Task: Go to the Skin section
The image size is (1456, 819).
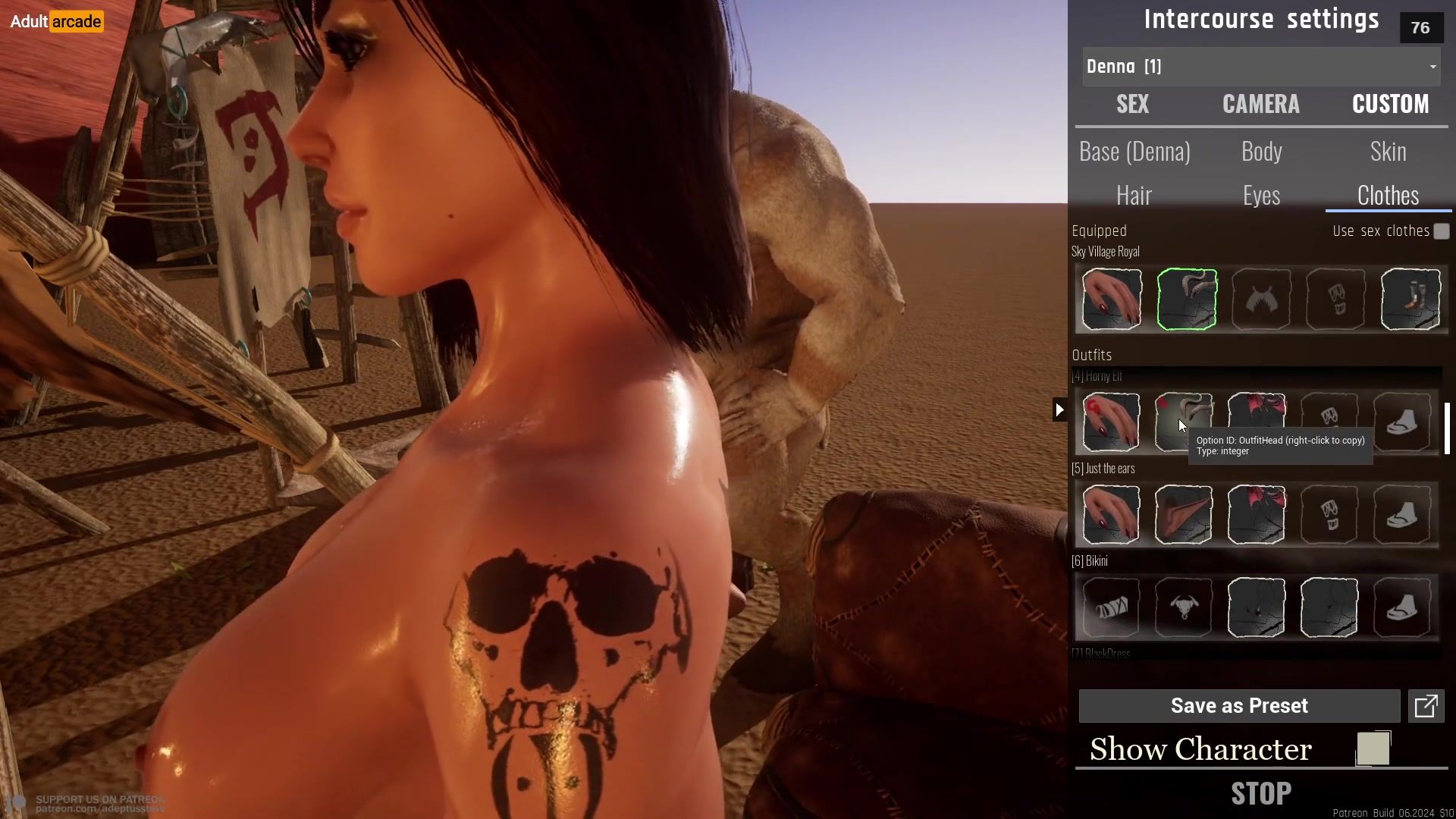Action: pos(1388,152)
